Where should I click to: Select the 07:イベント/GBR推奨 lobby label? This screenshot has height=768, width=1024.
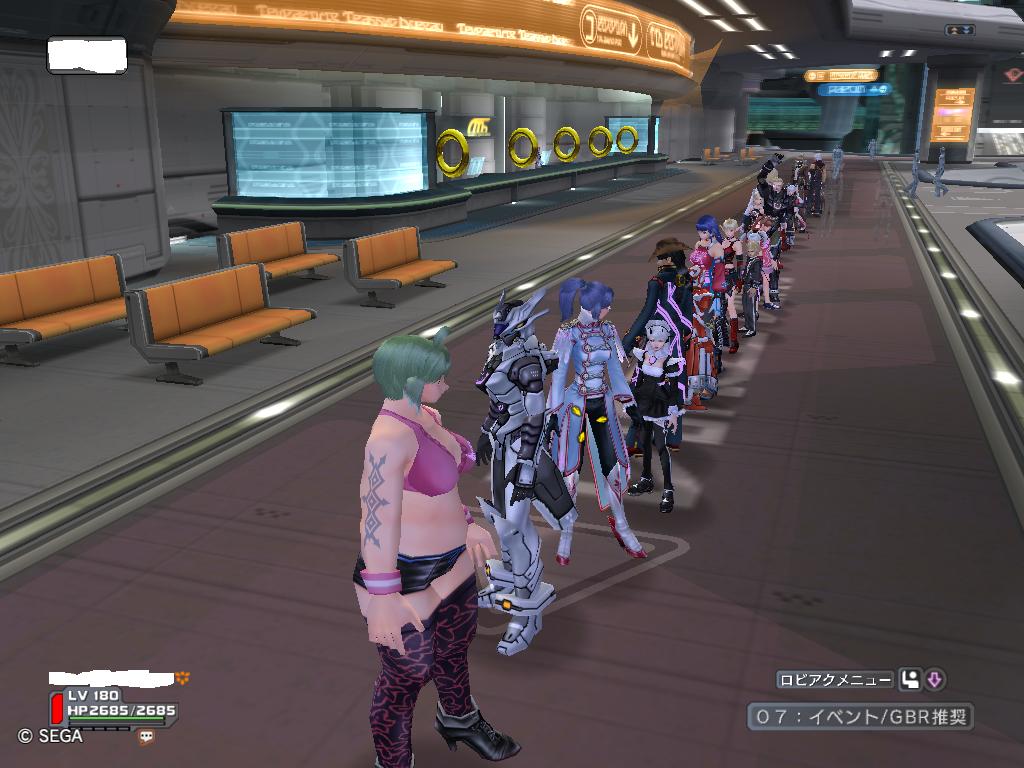(x=860, y=717)
